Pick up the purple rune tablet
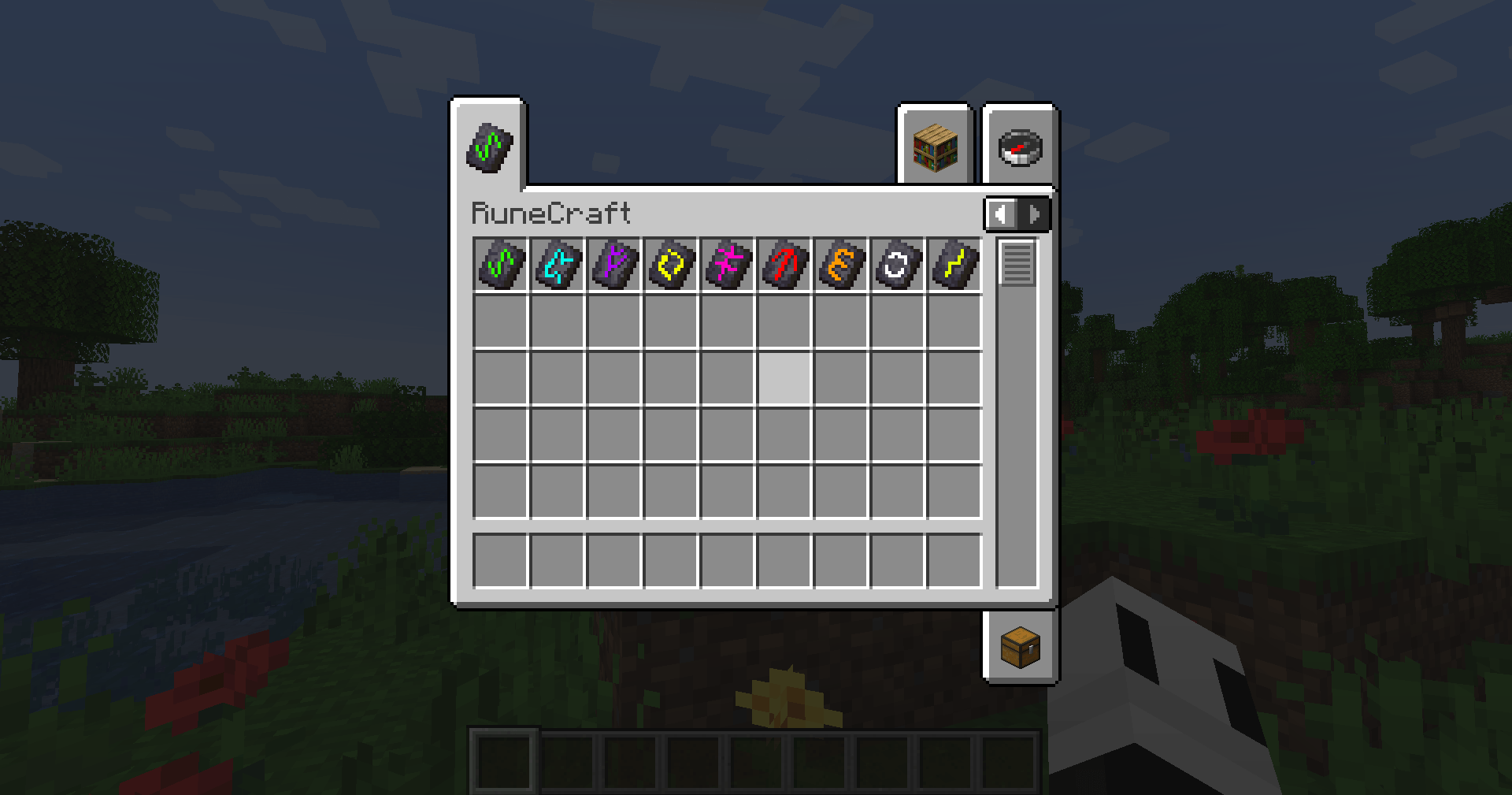Viewport: 1512px width, 795px height. pos(614,265)
